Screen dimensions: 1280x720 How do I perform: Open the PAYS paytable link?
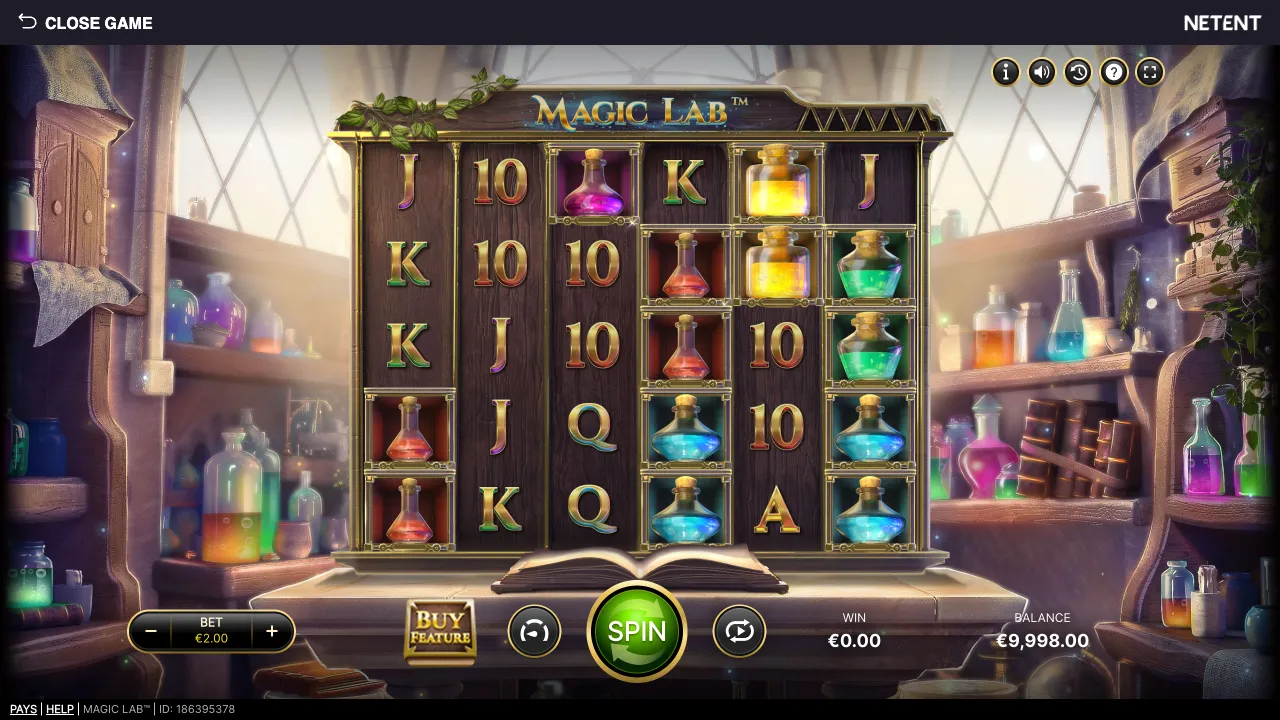point(23,709)
